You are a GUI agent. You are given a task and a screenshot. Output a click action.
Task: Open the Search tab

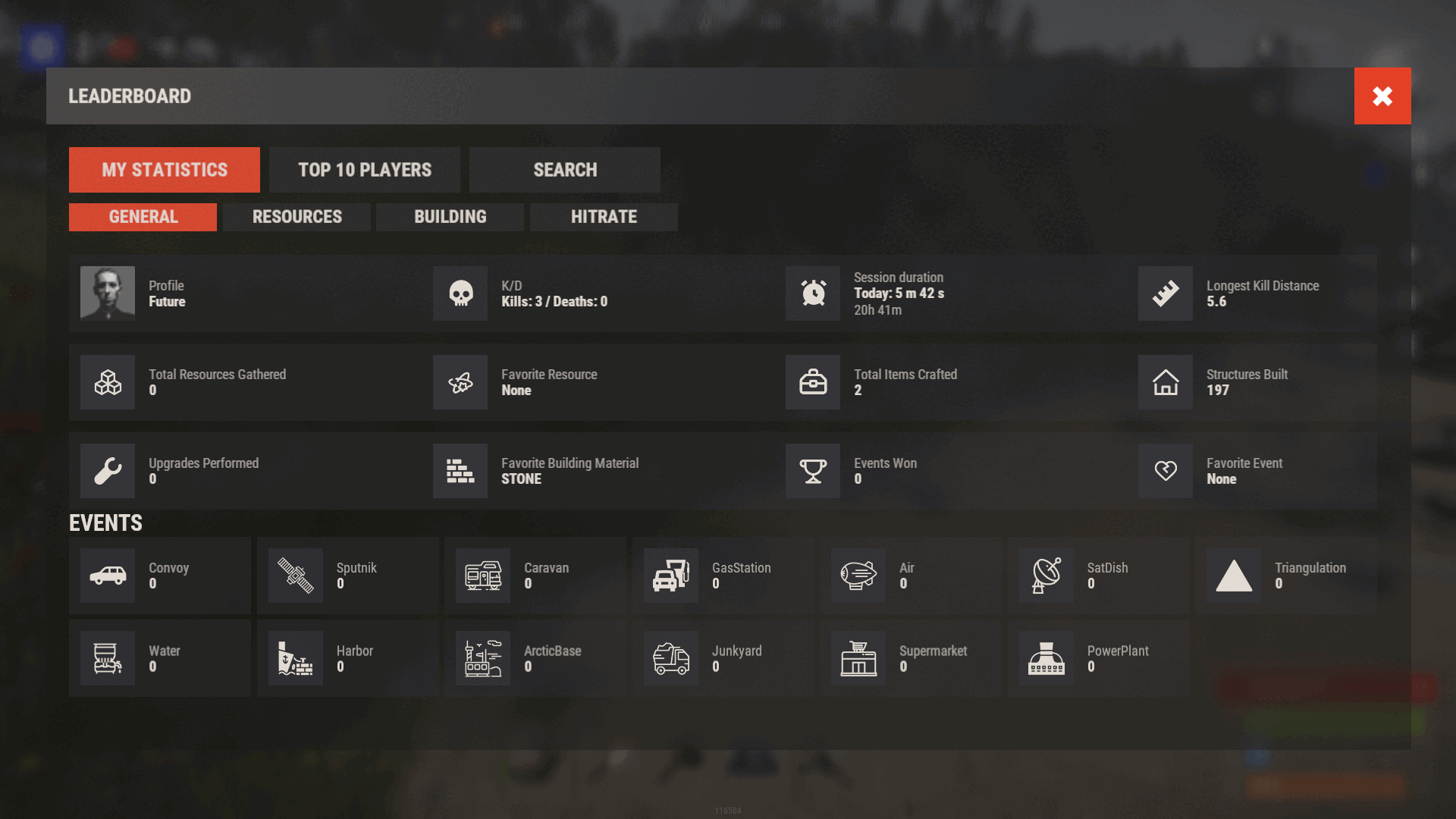click(564, 170)
